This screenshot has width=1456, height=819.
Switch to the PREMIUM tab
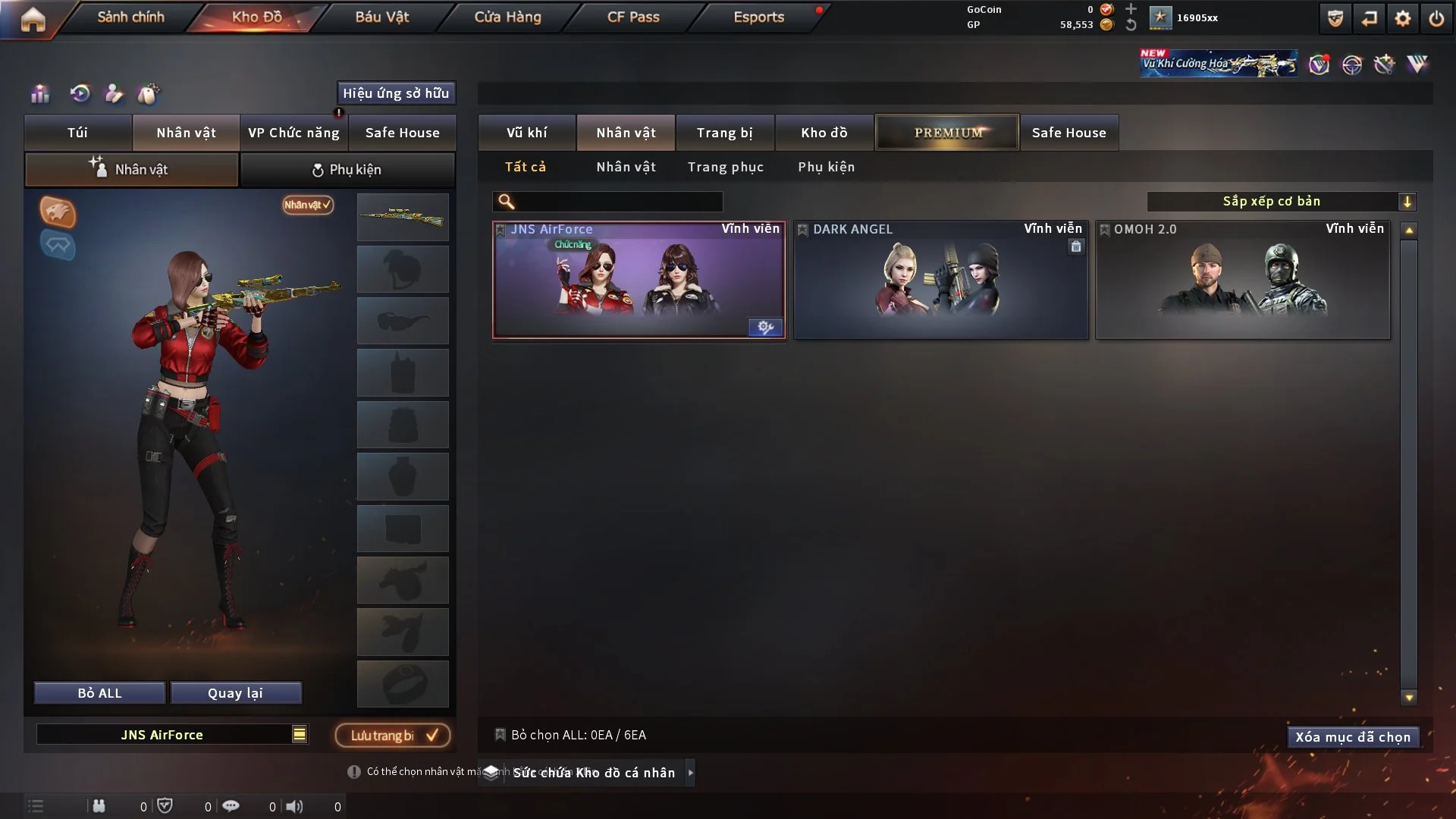(x=947, y=133)
